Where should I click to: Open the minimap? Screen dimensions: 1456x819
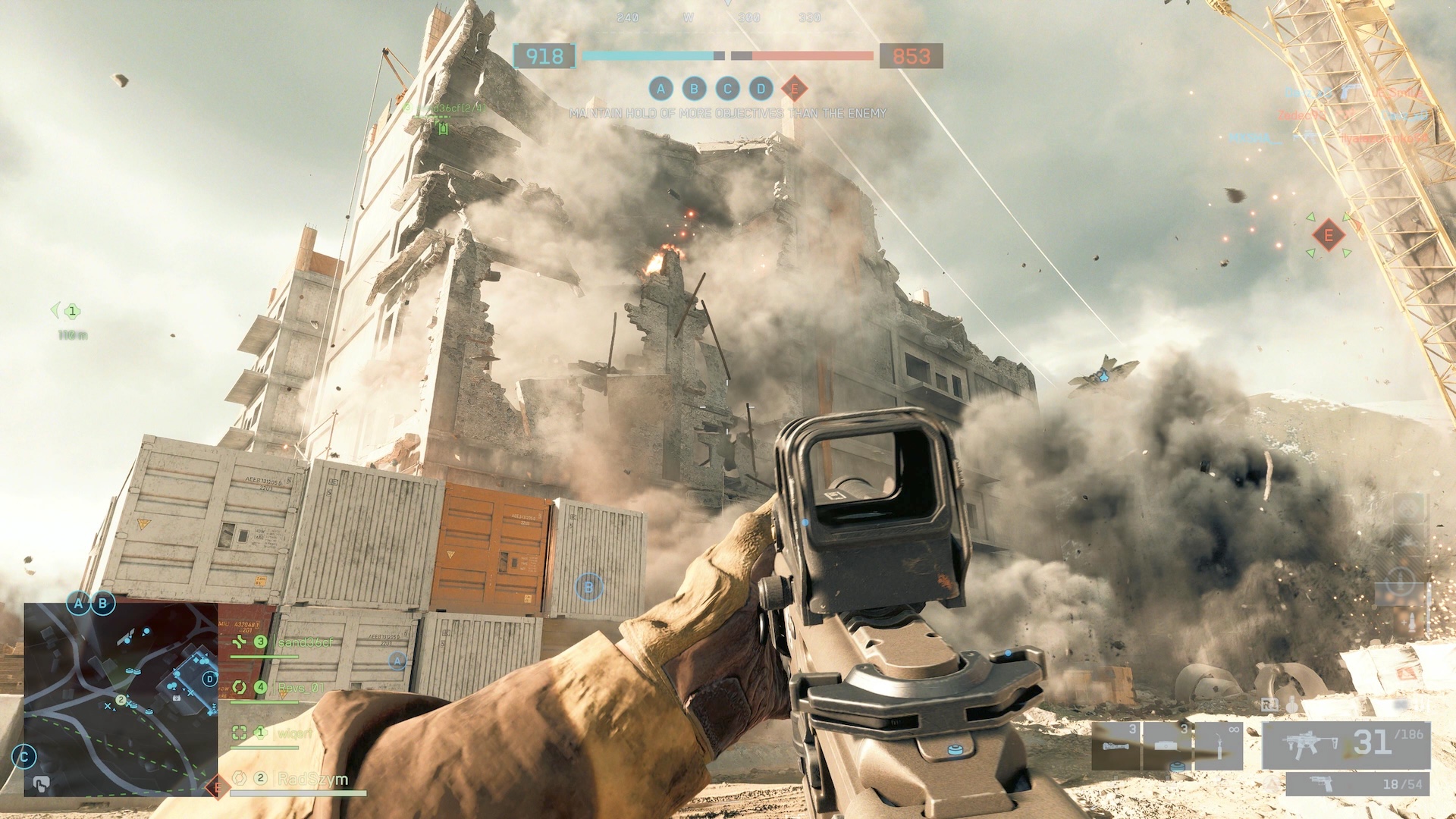tap(121, 699)
